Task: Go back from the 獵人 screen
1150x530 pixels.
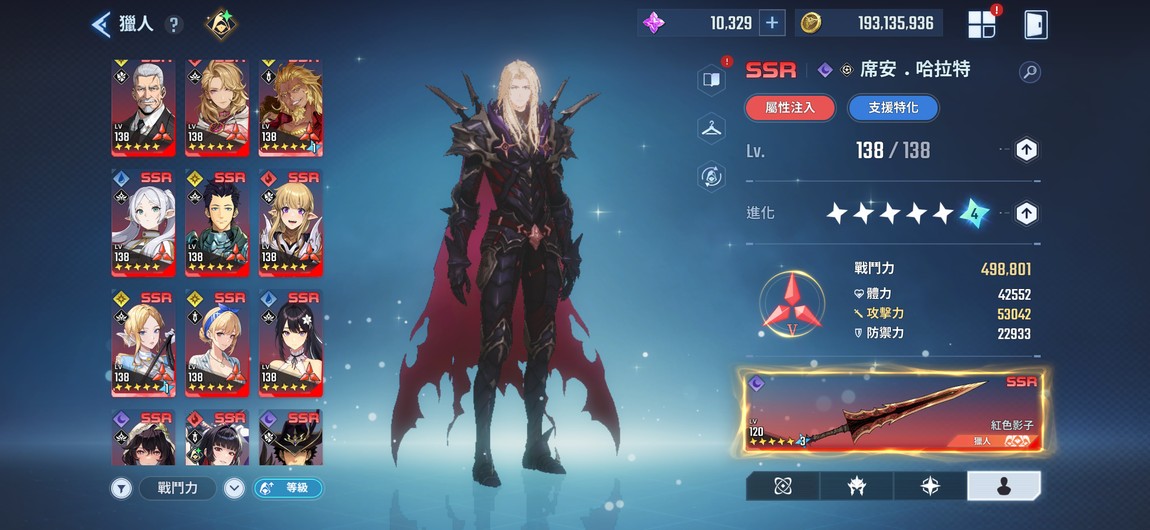Action: (101, 24)
